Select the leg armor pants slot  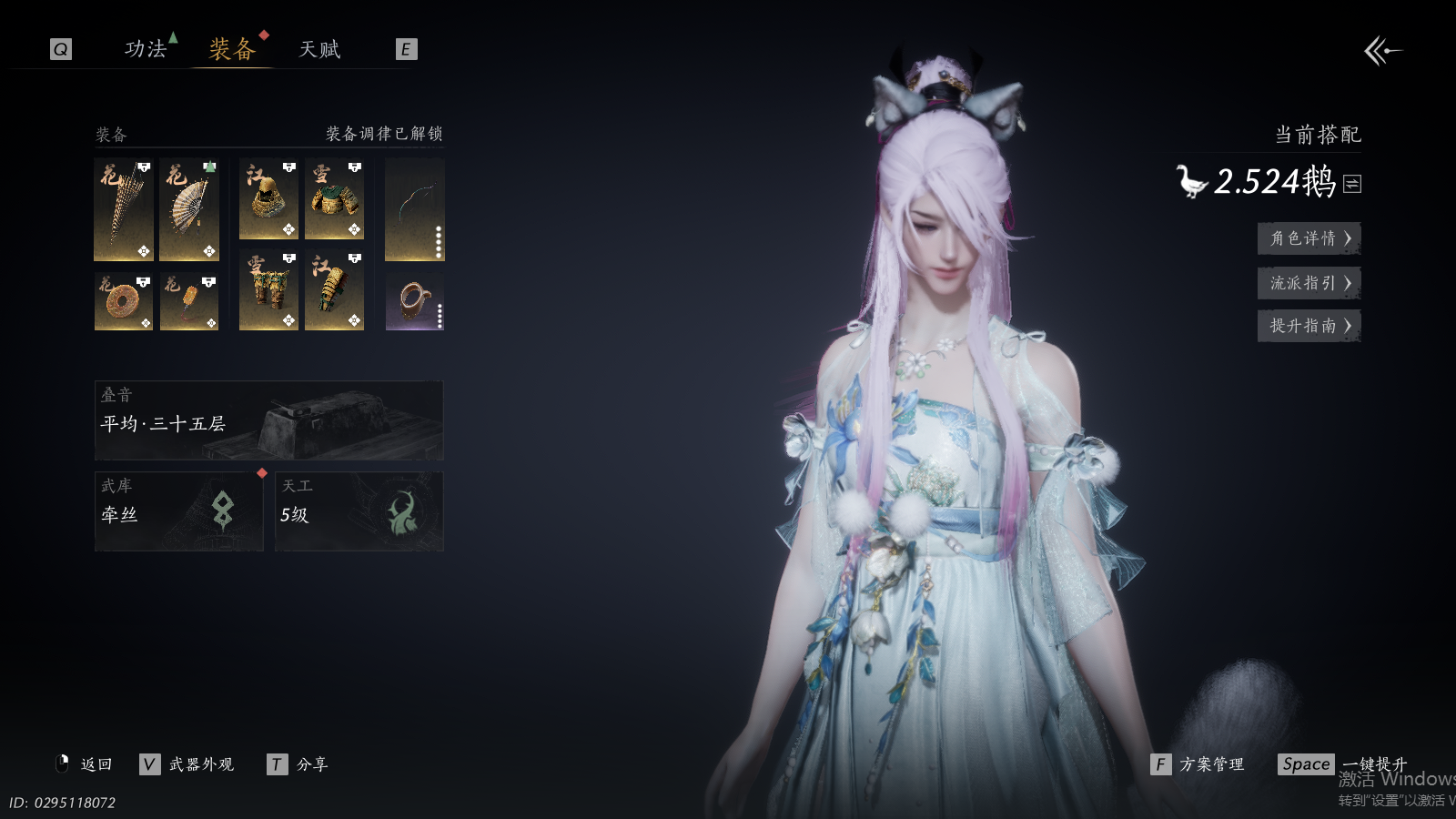tap(268, 290)
